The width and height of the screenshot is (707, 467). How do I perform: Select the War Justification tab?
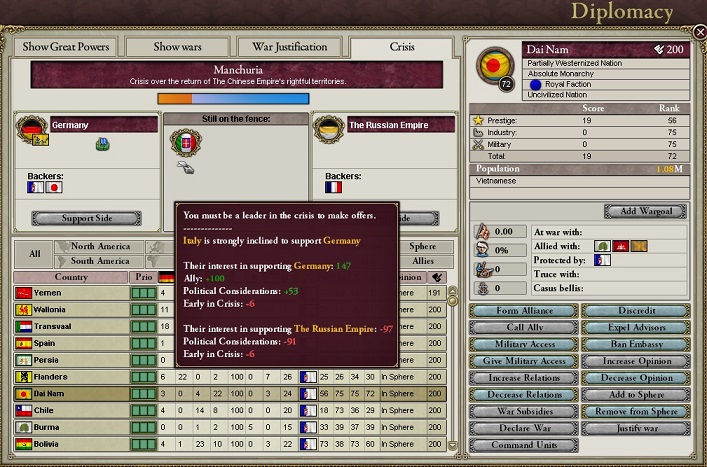(289, 47)
